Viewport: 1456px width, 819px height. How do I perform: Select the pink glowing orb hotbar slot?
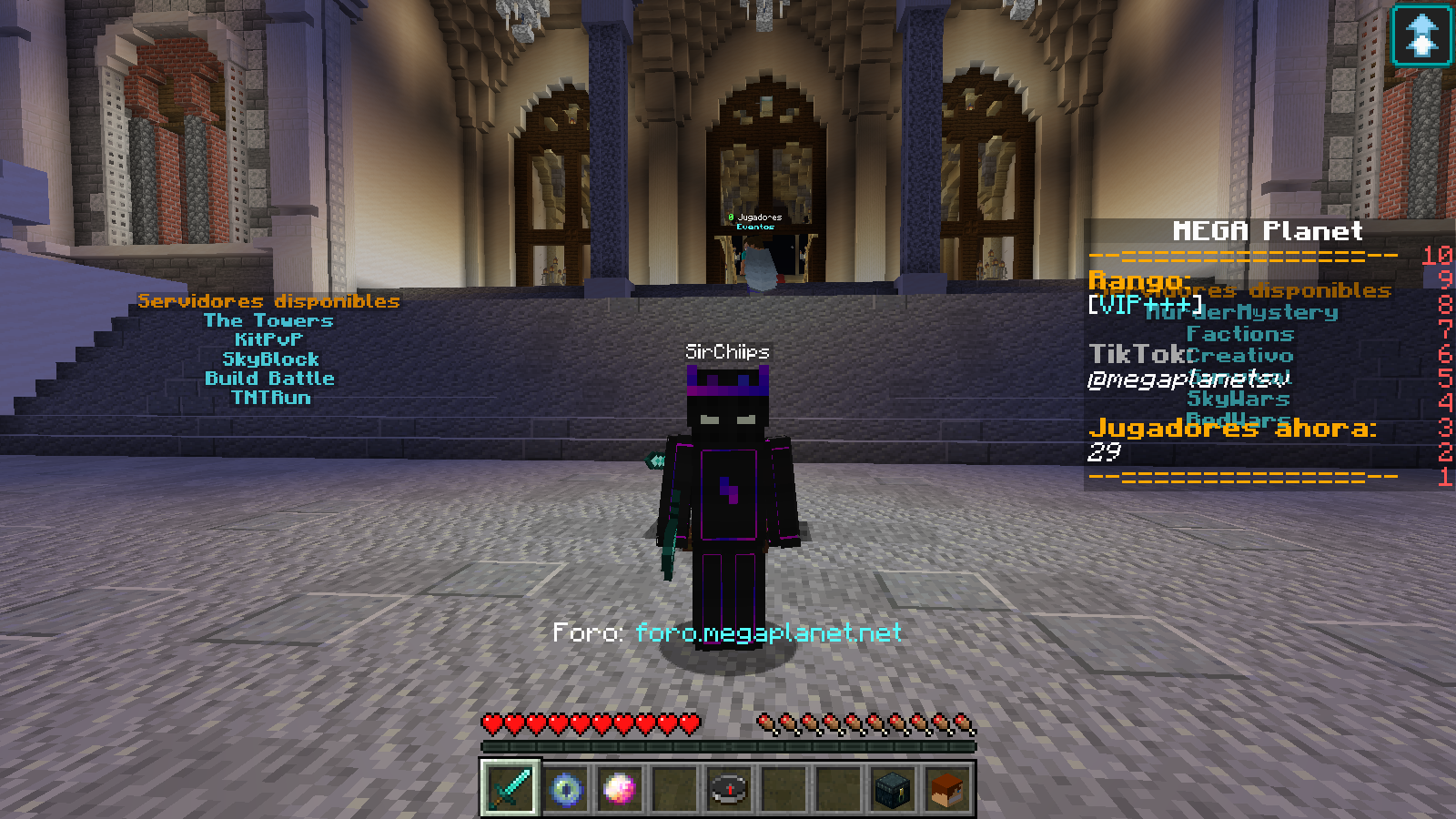click(620, 788)
